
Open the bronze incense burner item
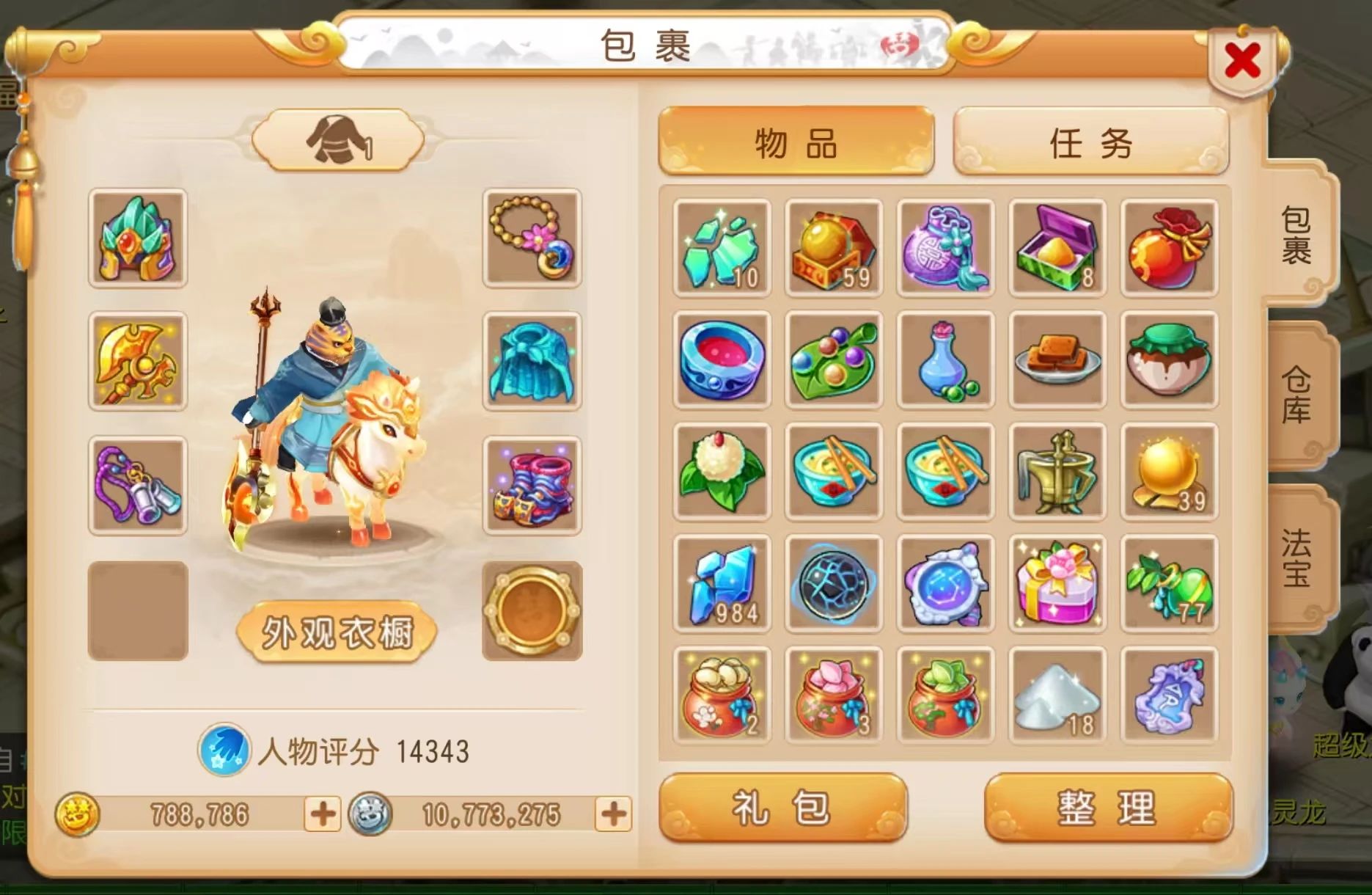coord(1058,473)
